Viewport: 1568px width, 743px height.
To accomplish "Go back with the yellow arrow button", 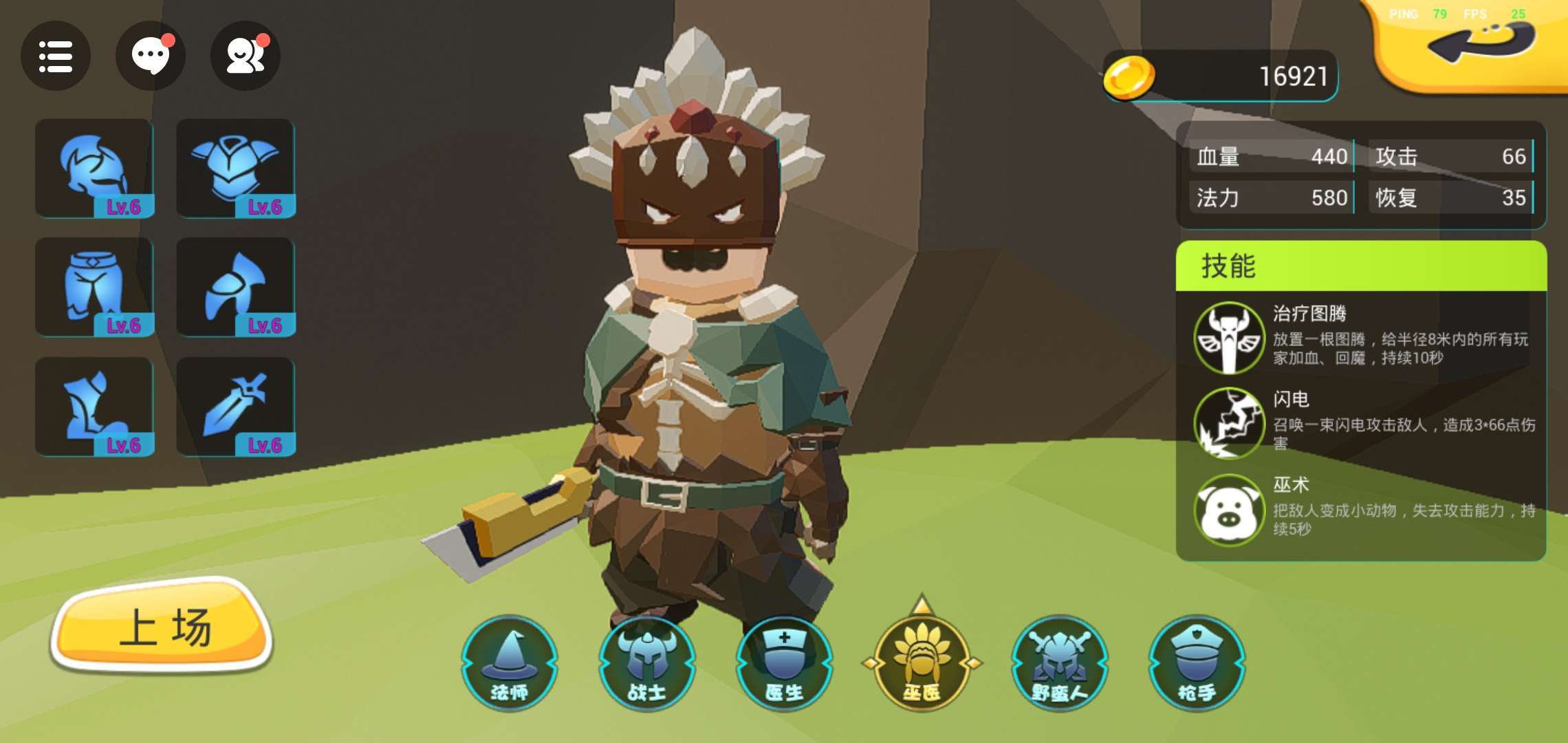I will click(1480, 43).
